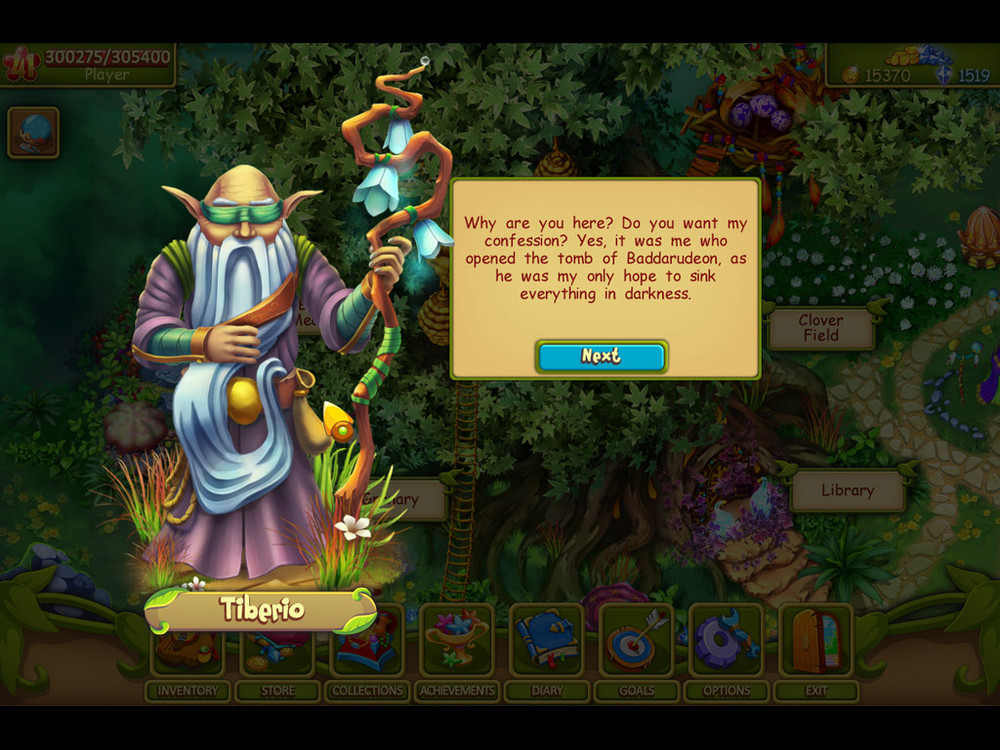Screen dimensions: 1000x750
Task: View the Goals target
Action: (637, 640)
